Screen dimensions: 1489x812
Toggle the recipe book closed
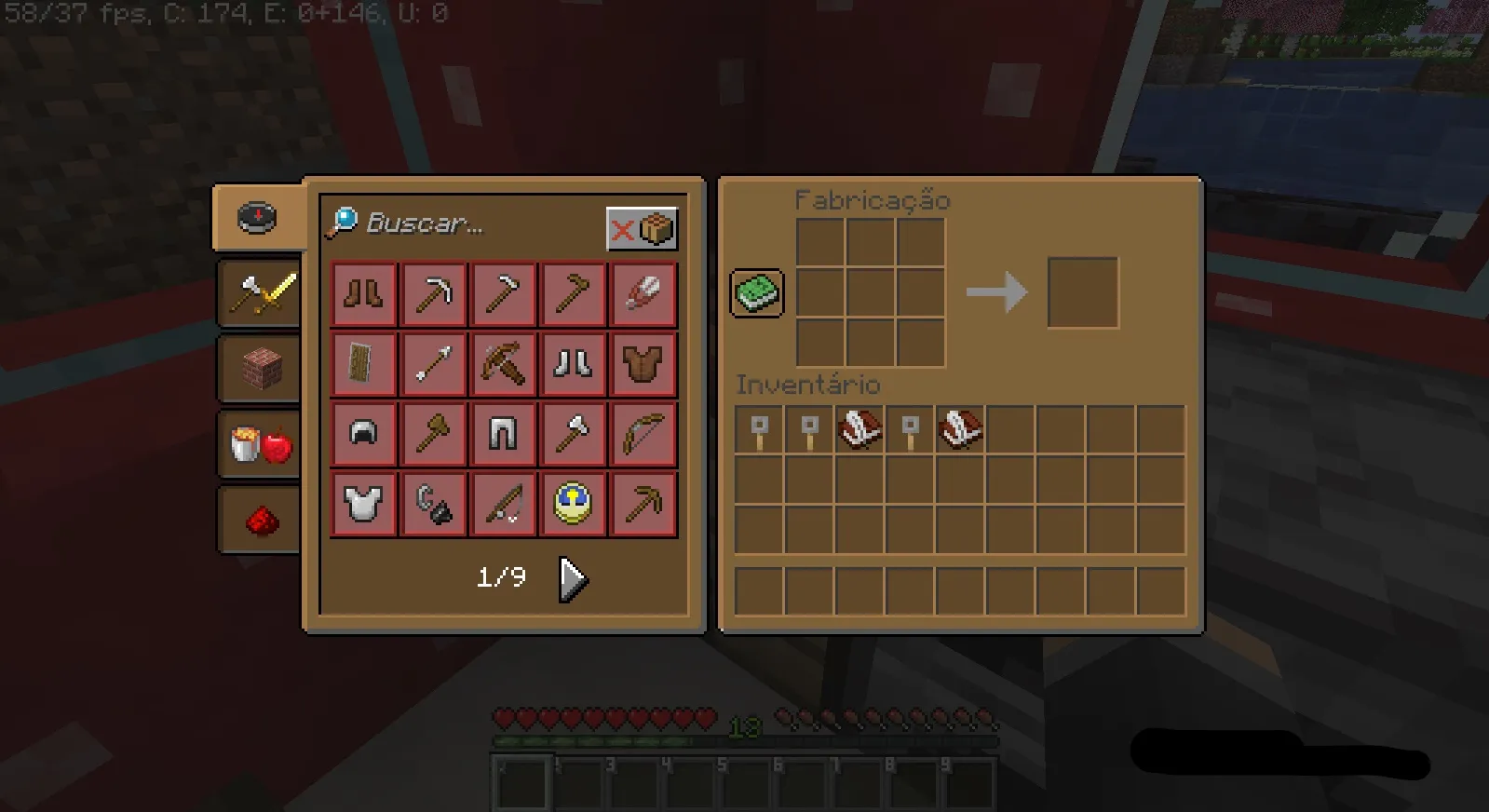[x=755, y=292]
